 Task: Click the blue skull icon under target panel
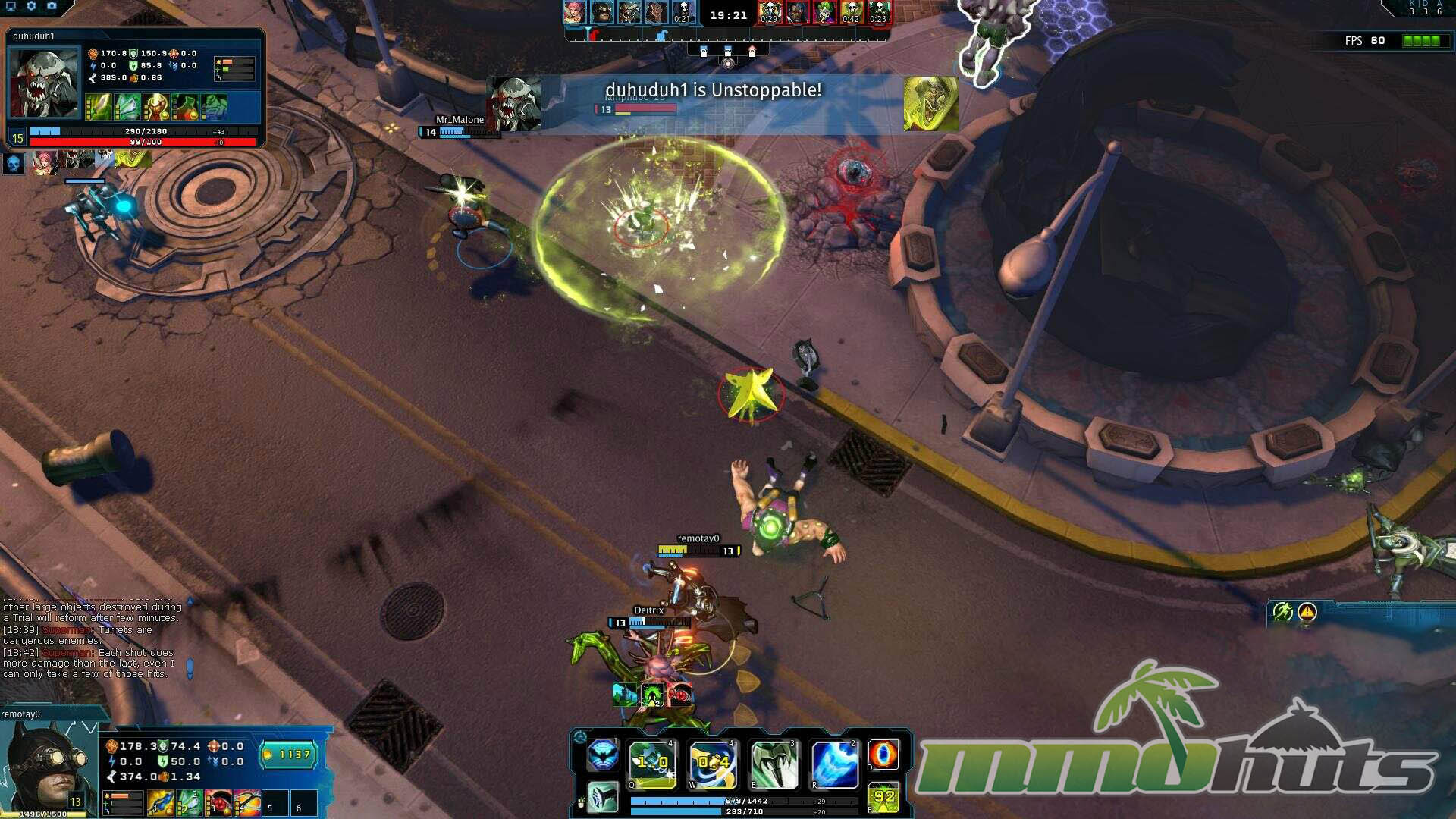[14, 163]
